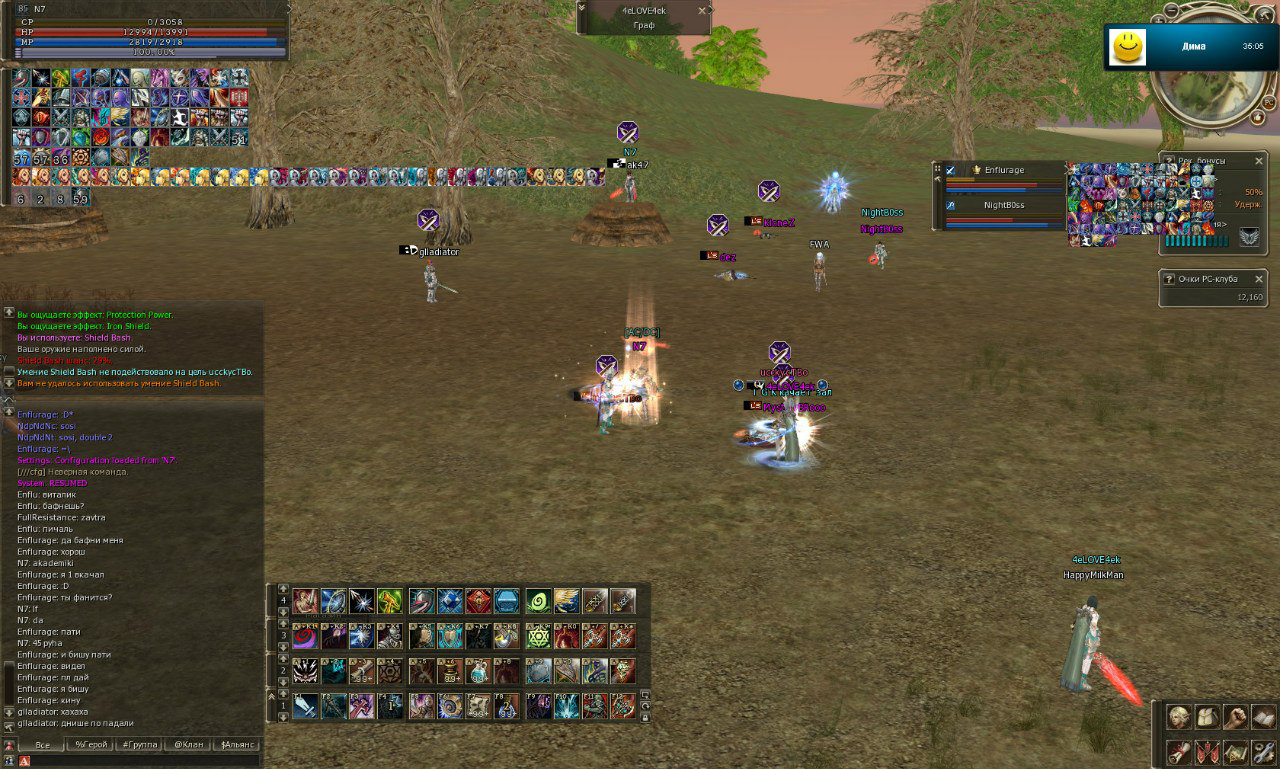Click the chat text input field

click(140, 761)
